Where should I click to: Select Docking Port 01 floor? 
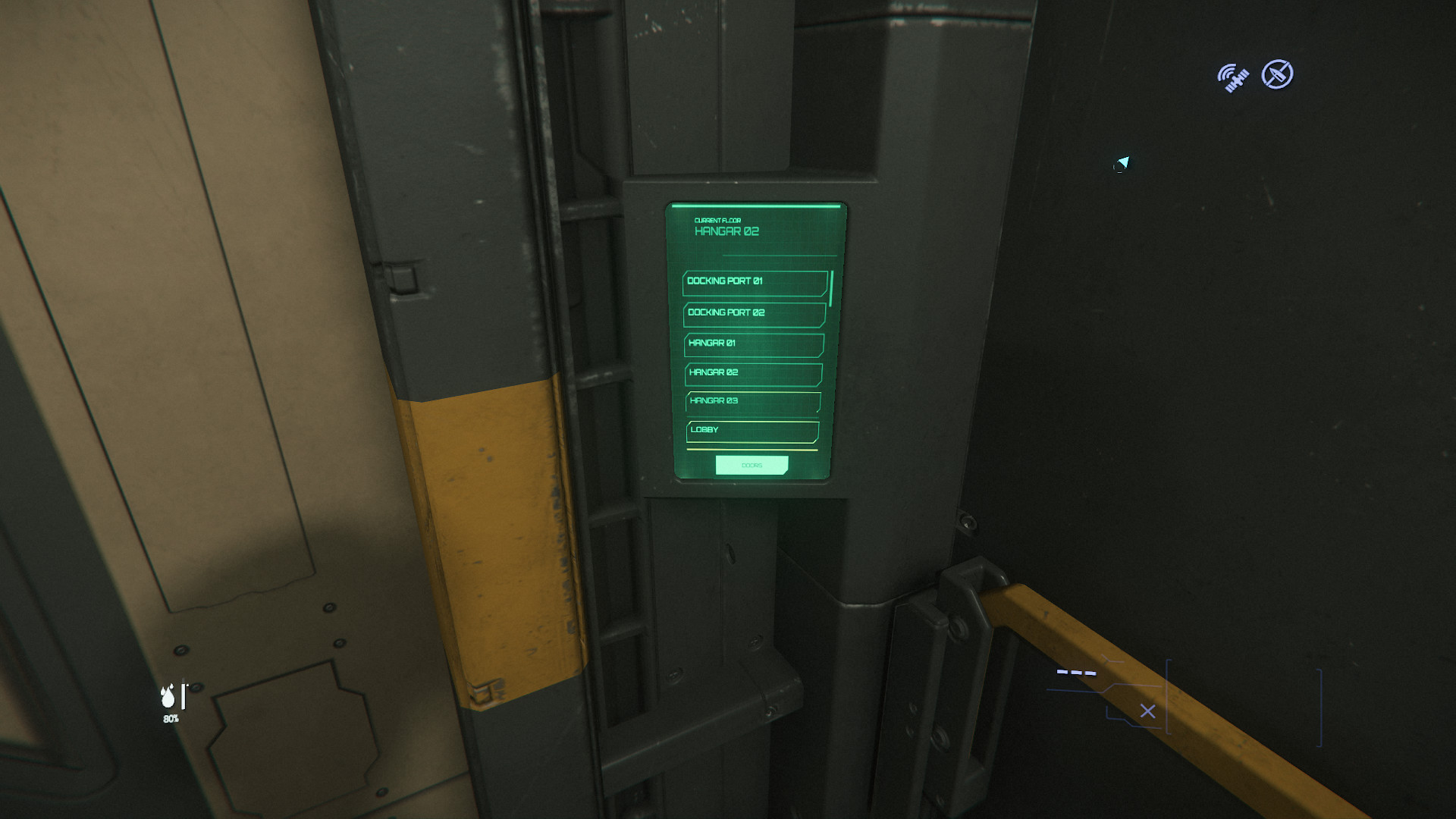tap(755, 282)
